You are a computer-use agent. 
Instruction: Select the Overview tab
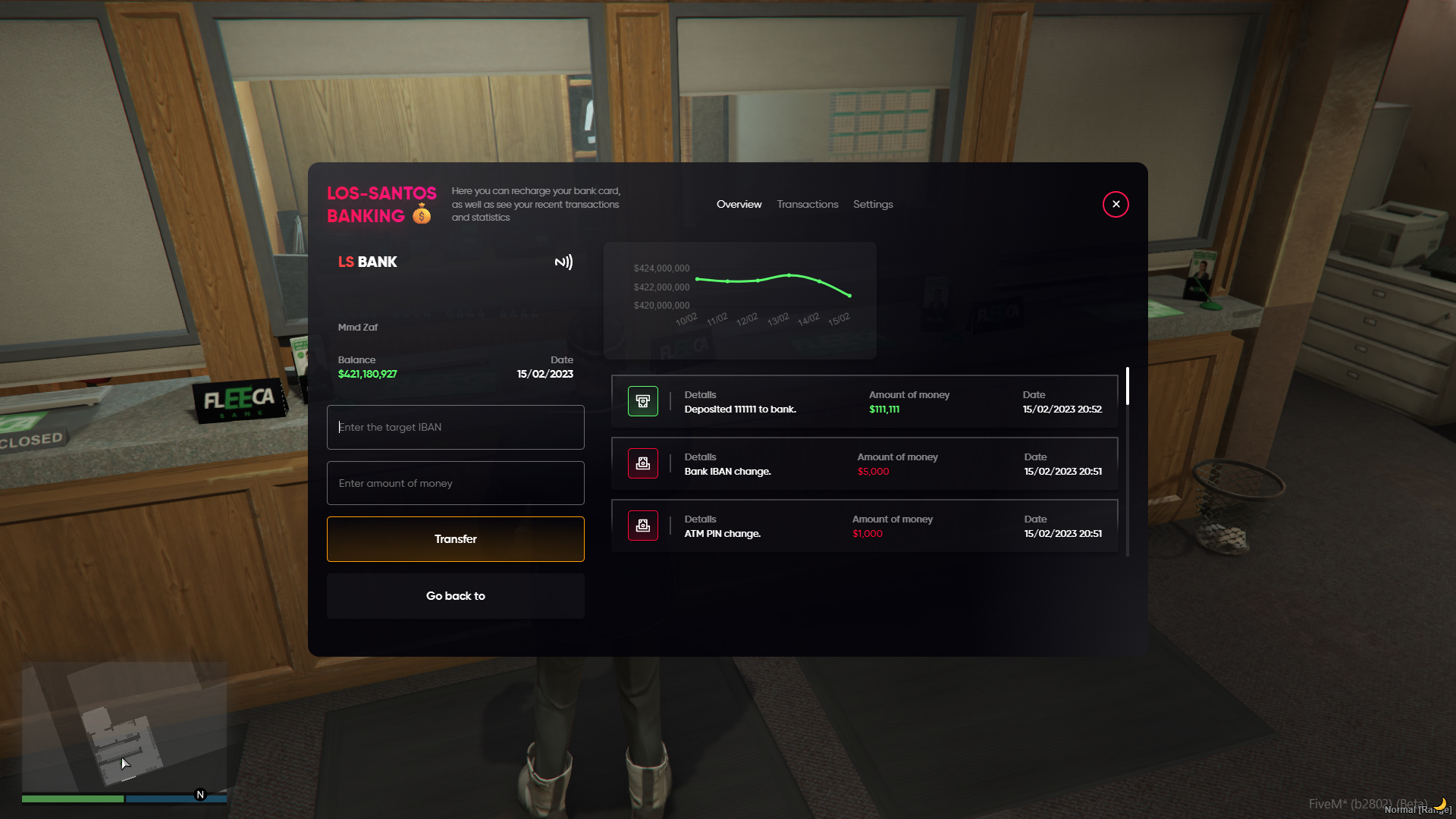pyautogui.click(x=739, y=204)
